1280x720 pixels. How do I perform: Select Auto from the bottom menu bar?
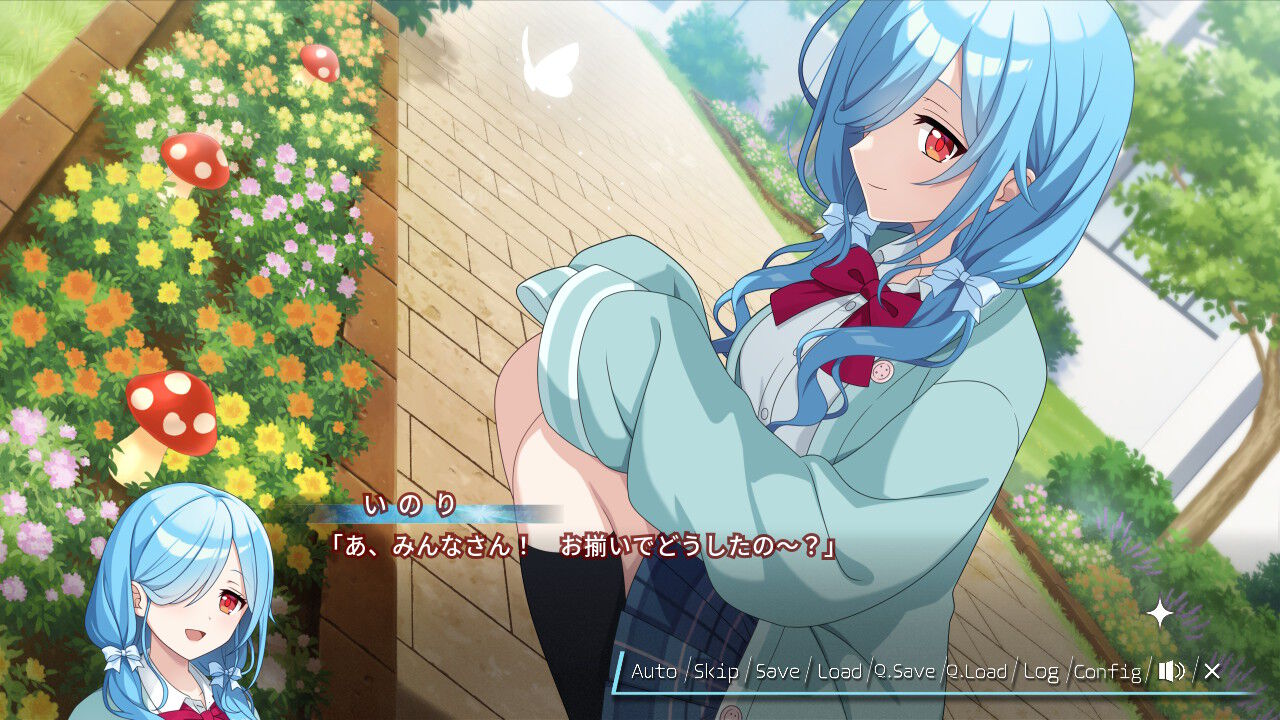point(655,672)
